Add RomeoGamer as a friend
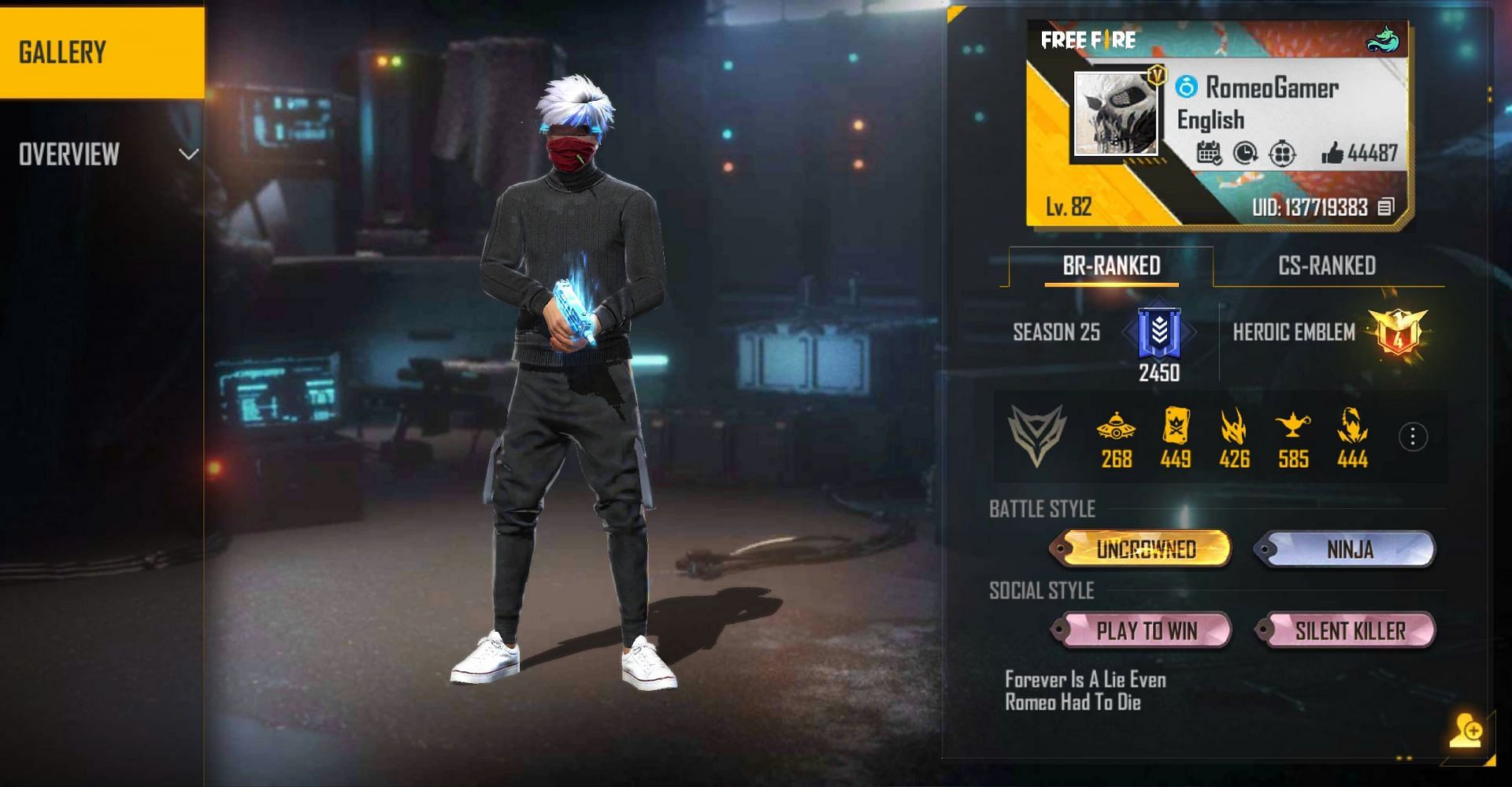The width and height of the screenshot is (1512, 787). [x=1466, y=730]
